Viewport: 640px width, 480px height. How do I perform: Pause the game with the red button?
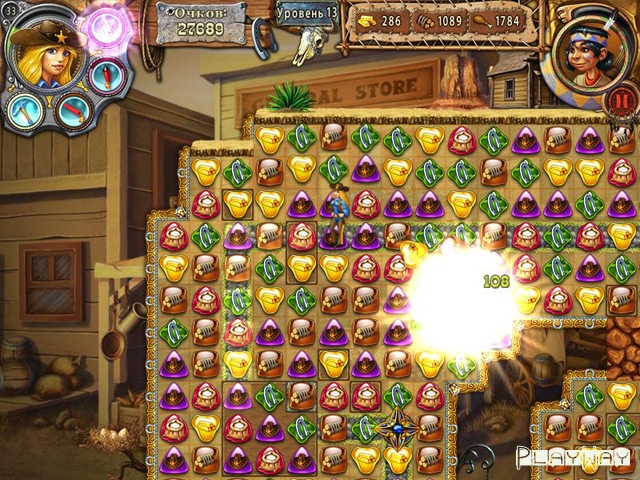pos(623,98)
